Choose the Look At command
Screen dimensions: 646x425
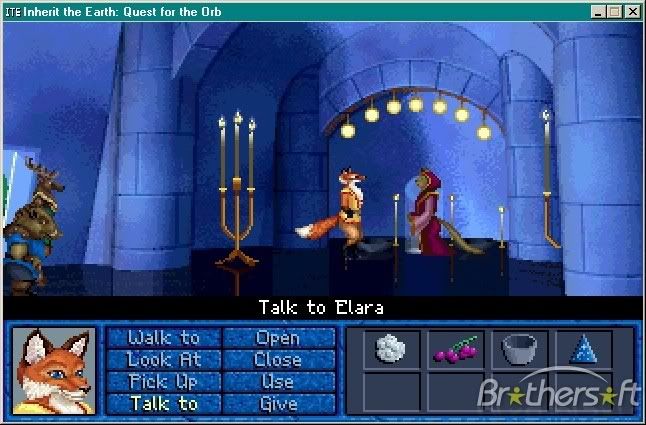pos(164,360)
